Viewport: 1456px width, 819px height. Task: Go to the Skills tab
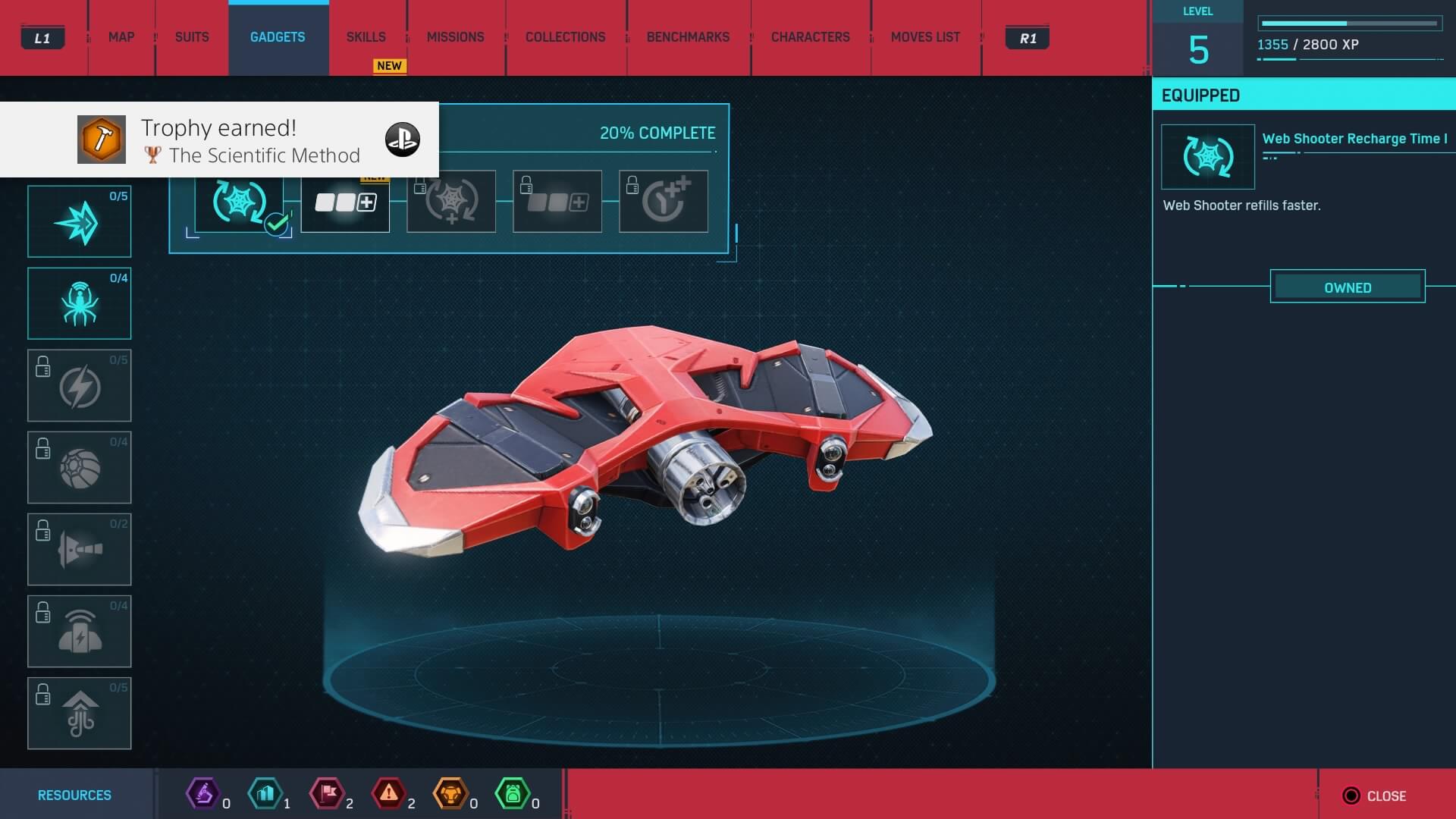point(366,37)
